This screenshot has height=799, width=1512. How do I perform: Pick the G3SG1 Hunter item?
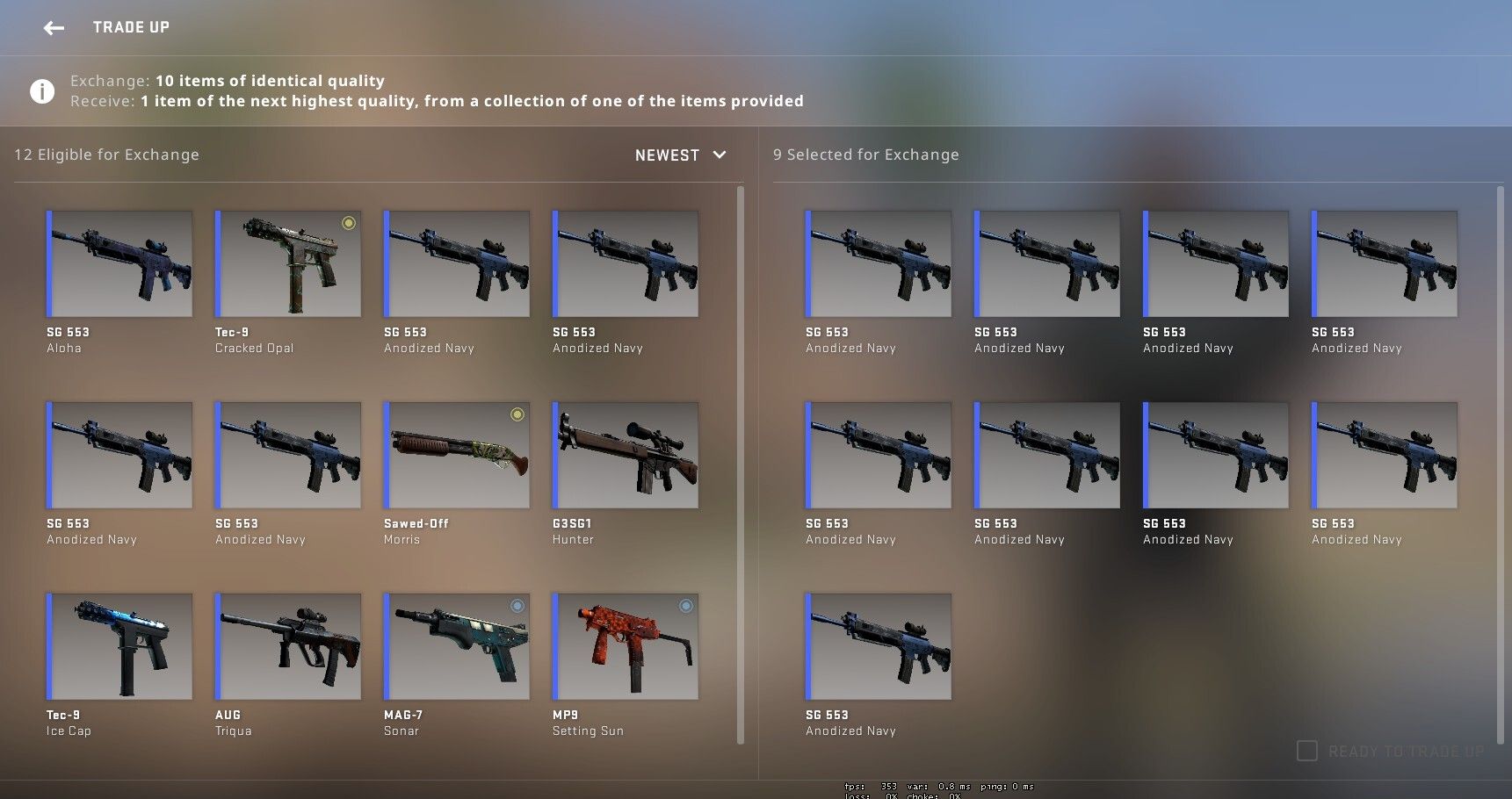point(626,455)
